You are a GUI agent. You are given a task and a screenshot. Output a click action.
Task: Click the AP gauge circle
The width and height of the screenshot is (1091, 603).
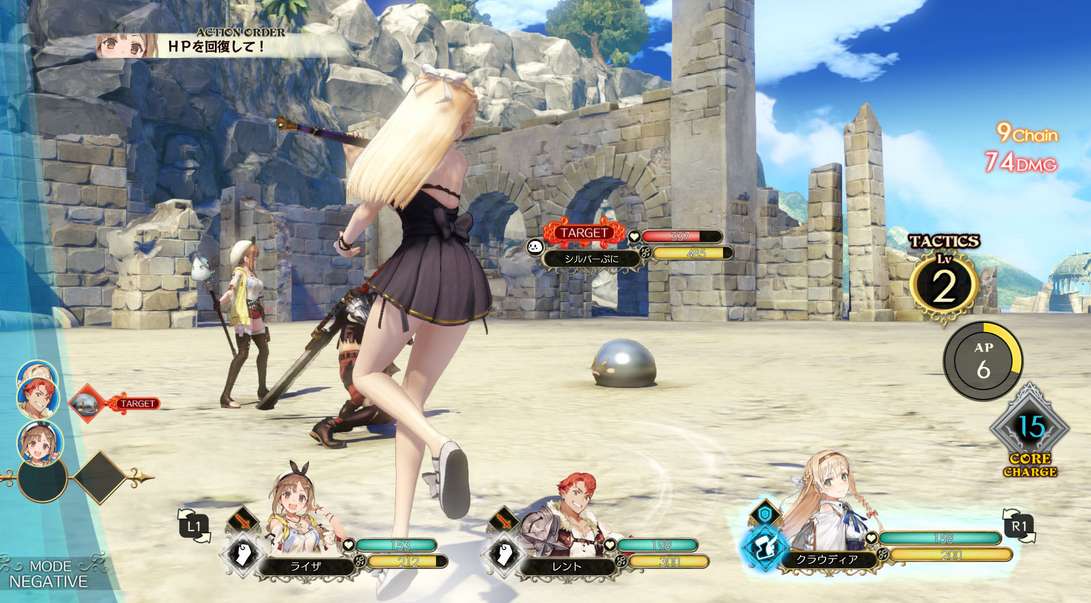point(982,360)
